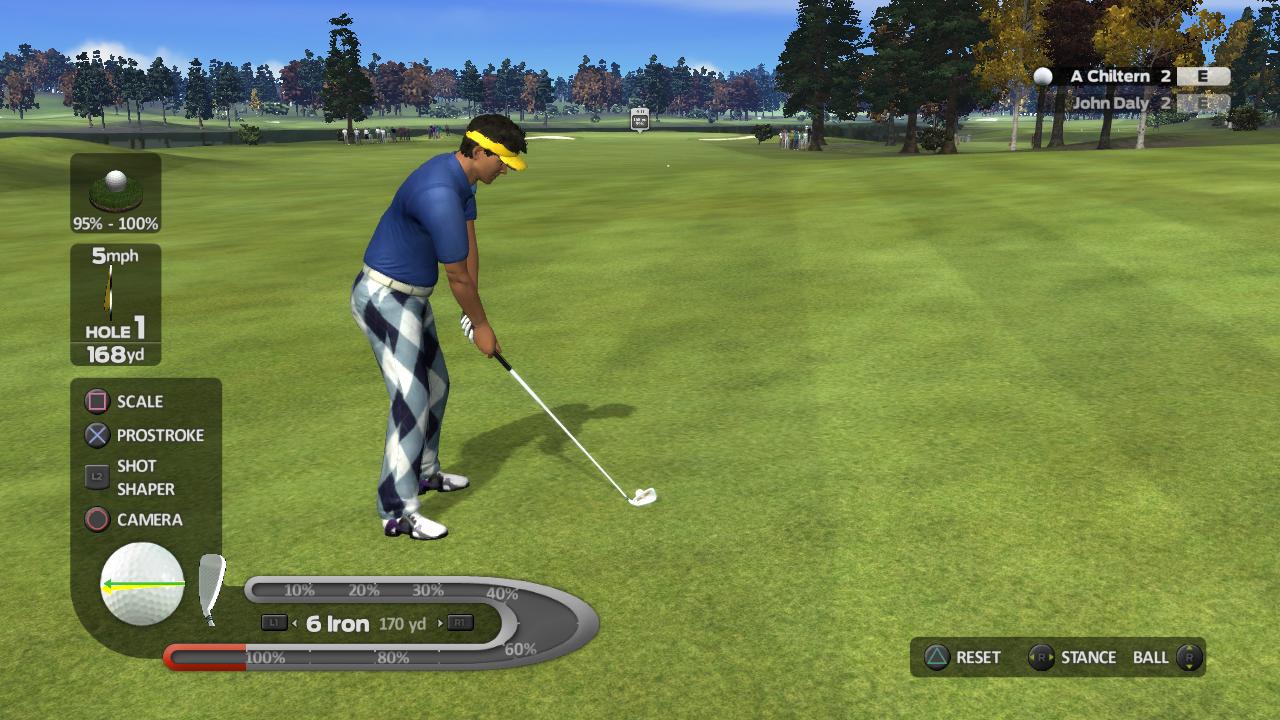
Task: Open Shot Shaper via the L2 icon
Action: click(x=95, y=477)
